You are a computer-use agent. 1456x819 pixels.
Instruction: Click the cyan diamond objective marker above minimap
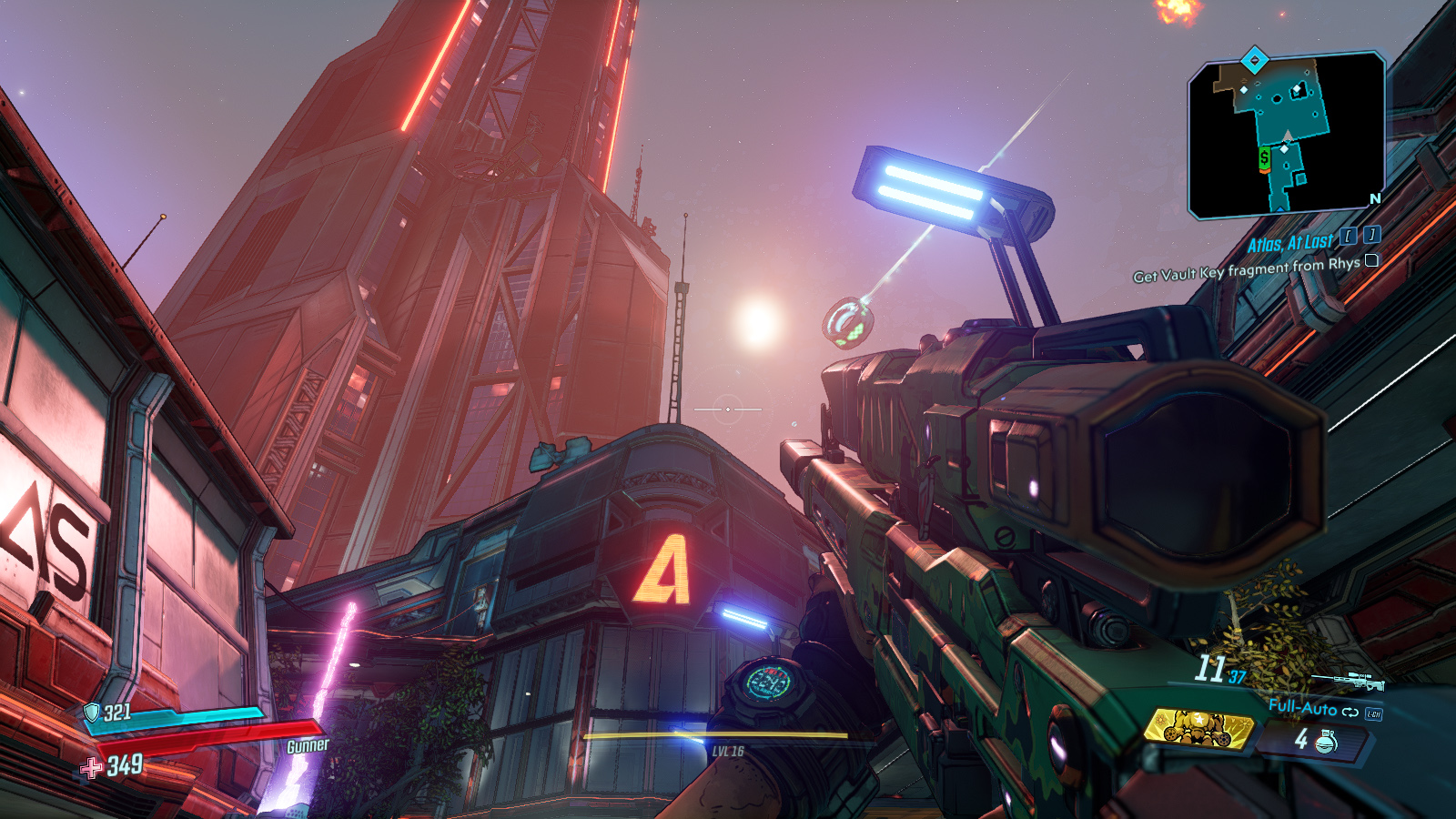[x=1255, y=61]
